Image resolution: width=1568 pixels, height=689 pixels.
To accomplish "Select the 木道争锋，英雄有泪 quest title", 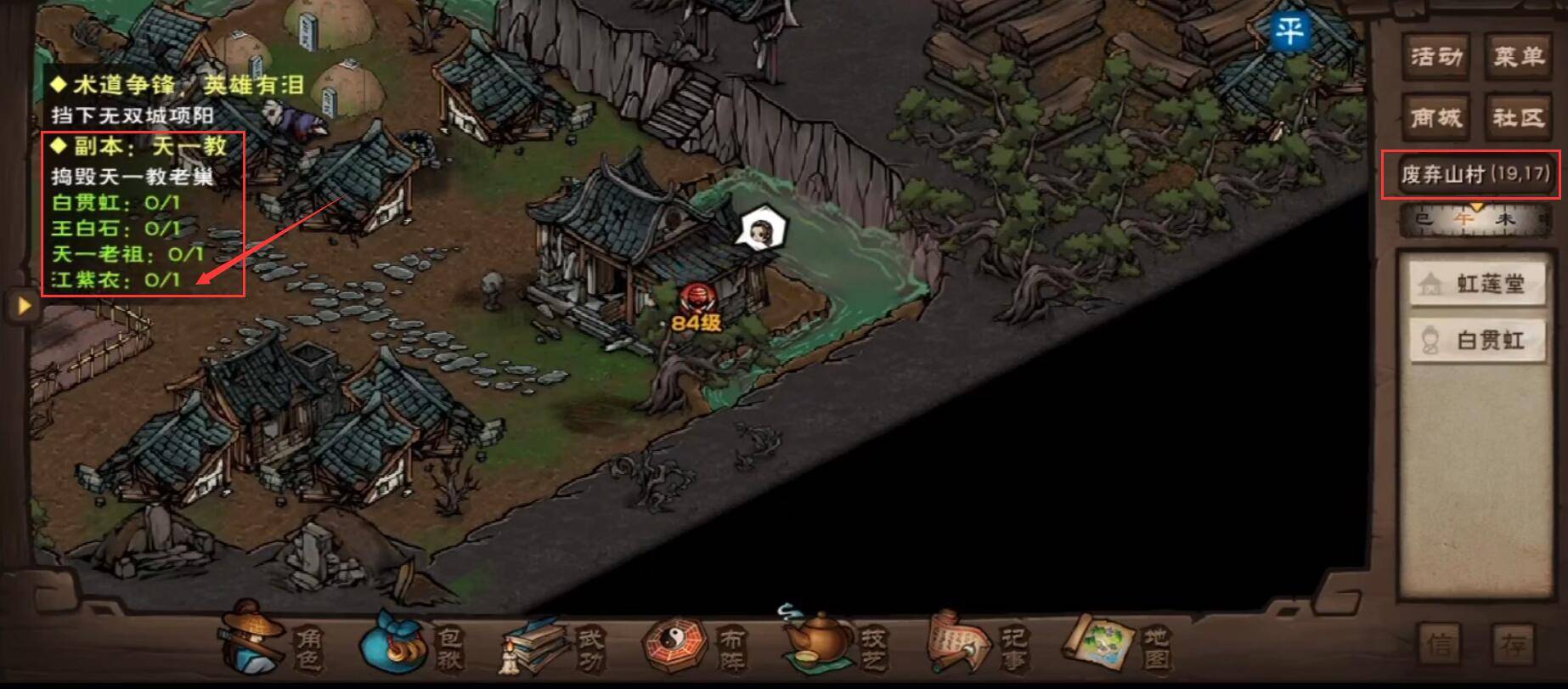I will click(x=177, y=85).
